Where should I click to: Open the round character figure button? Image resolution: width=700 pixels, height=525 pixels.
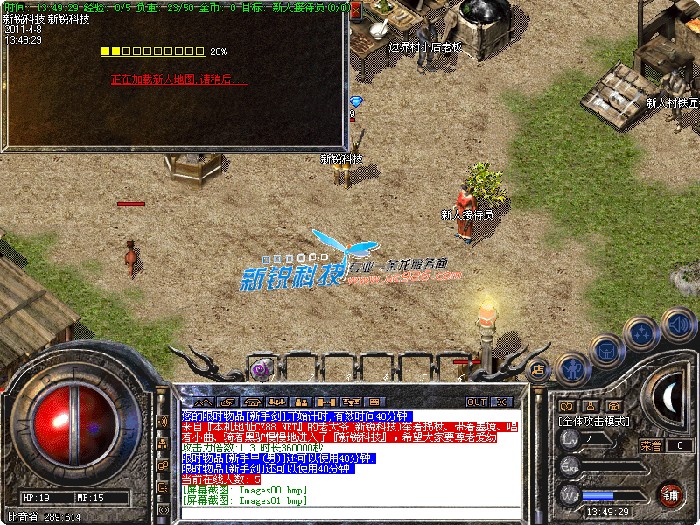[x=572, y=367]
